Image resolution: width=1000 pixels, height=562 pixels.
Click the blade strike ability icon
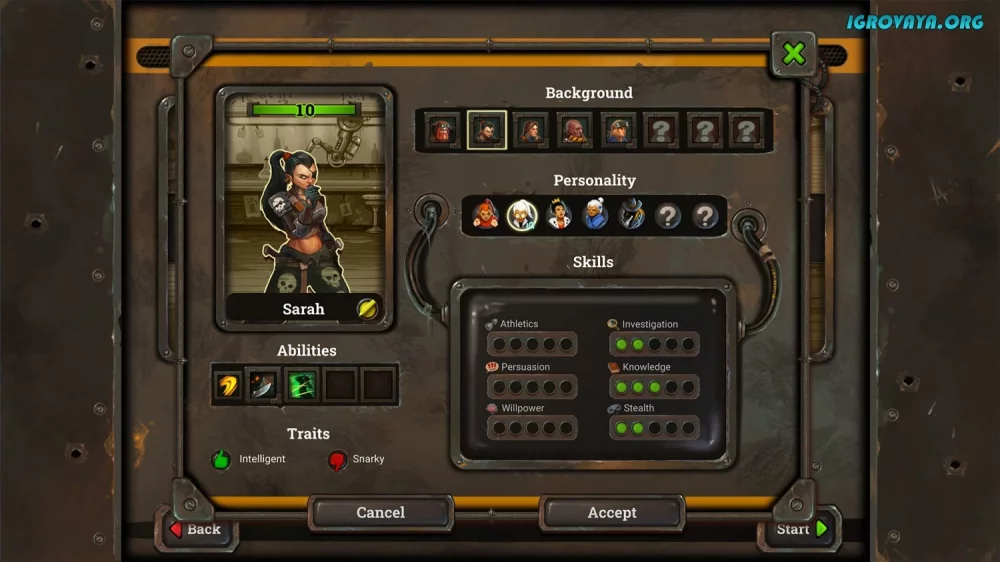[265, 385]
